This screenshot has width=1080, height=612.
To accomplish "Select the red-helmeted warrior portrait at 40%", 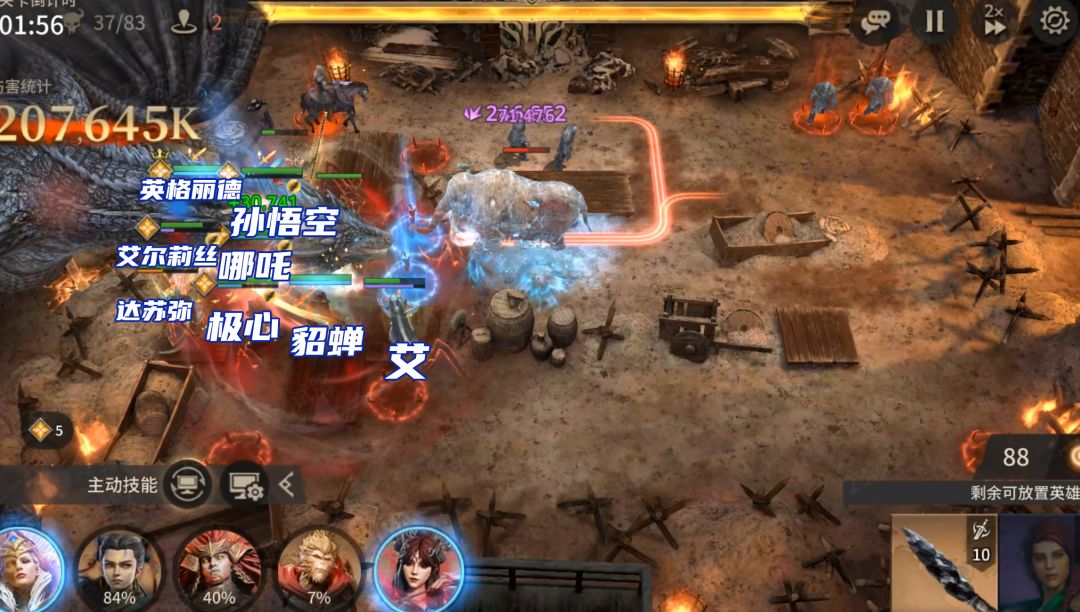I will (x=219, y=568).
